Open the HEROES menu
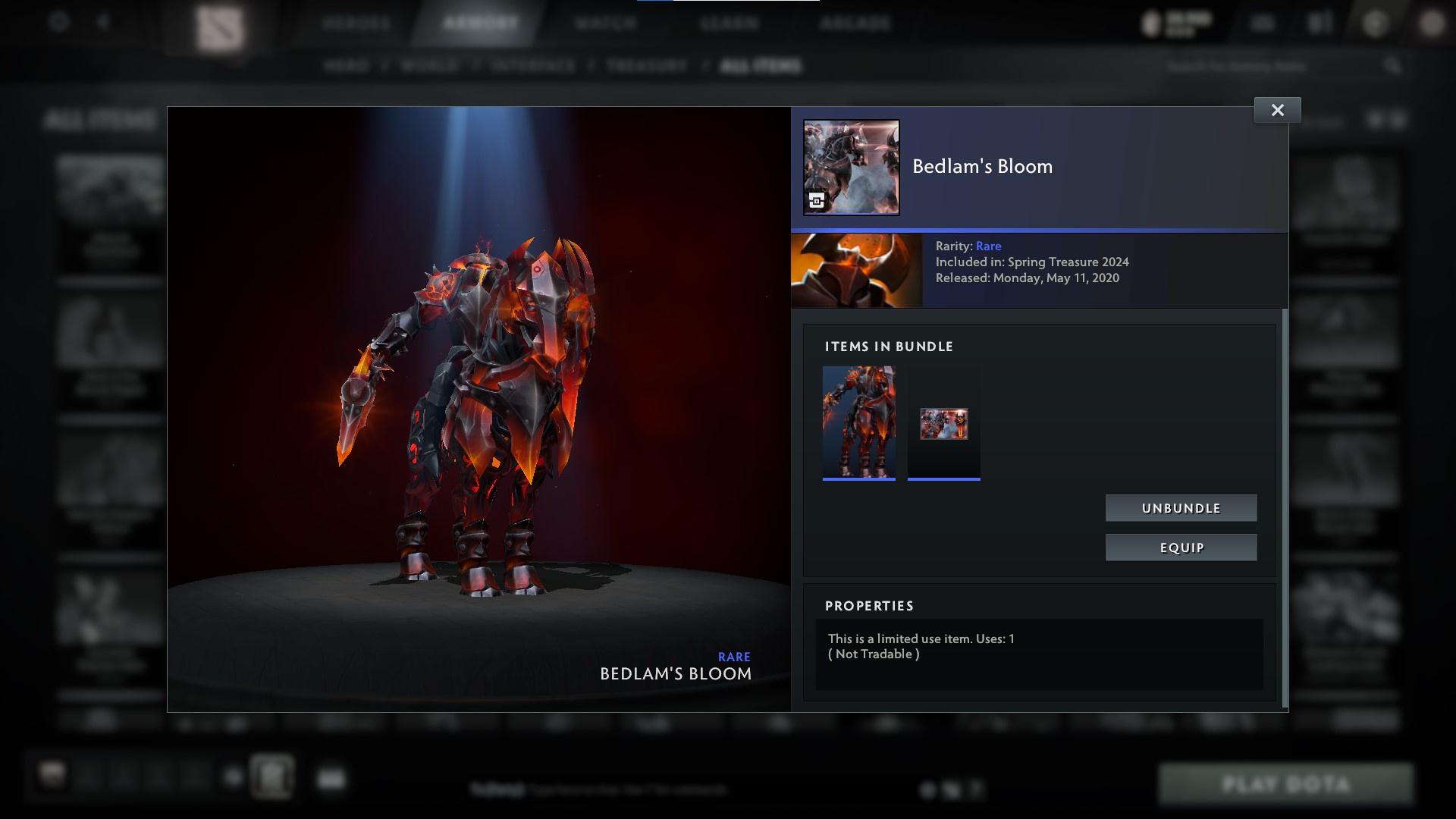This screenshot has height=819, width=1456. pos(356,23)
